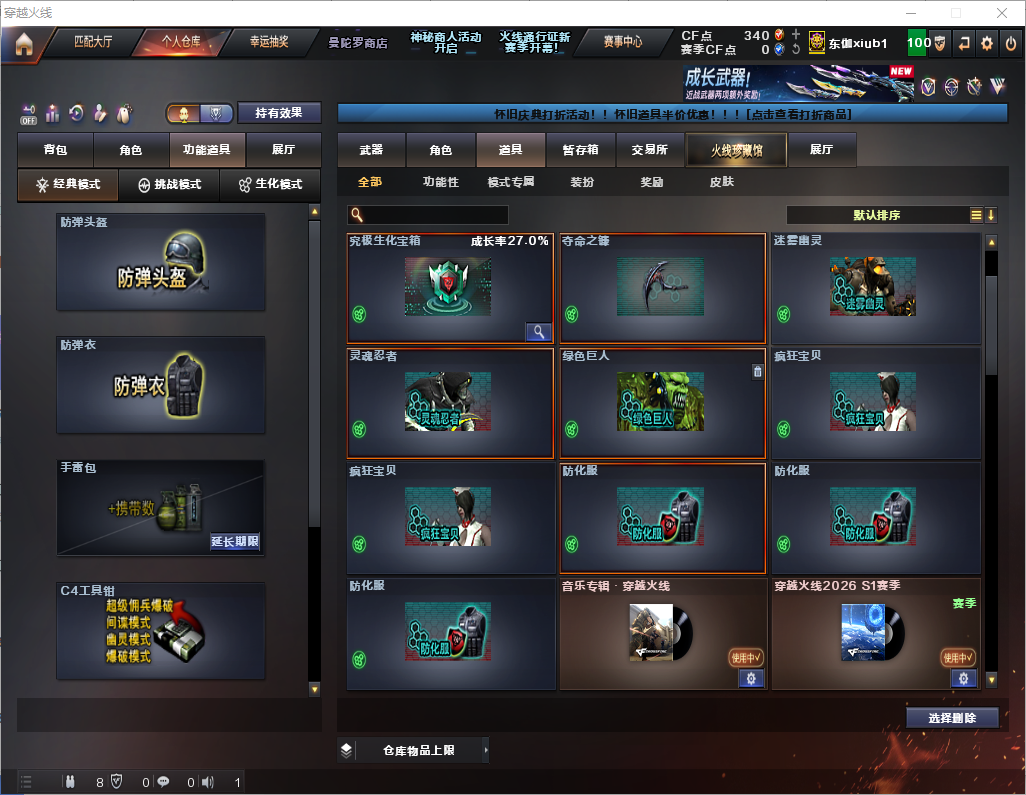Open the 交易所 exchange tab
Screen dimensions: 1026x795
tap(650, 150)
